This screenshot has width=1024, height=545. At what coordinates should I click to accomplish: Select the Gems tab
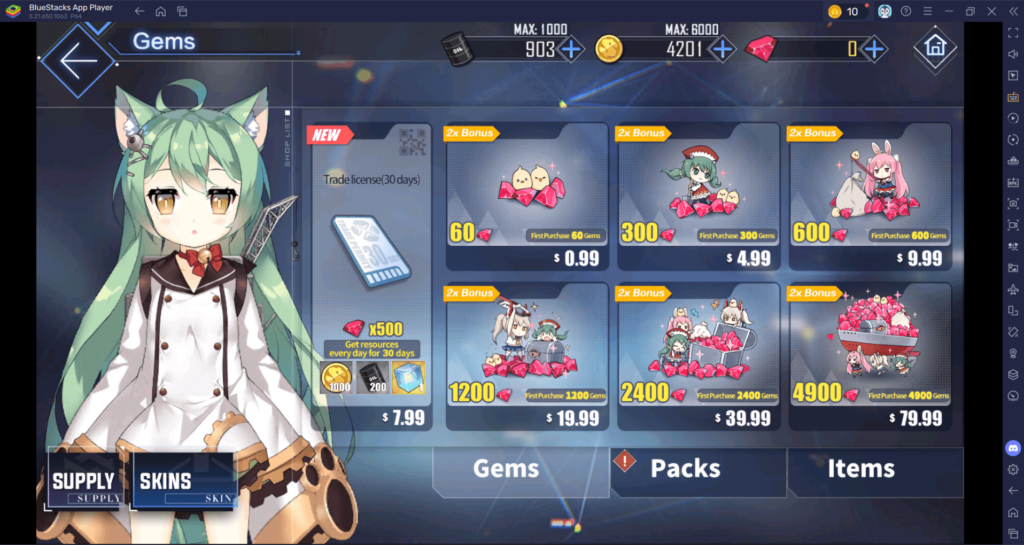point(506,468)
